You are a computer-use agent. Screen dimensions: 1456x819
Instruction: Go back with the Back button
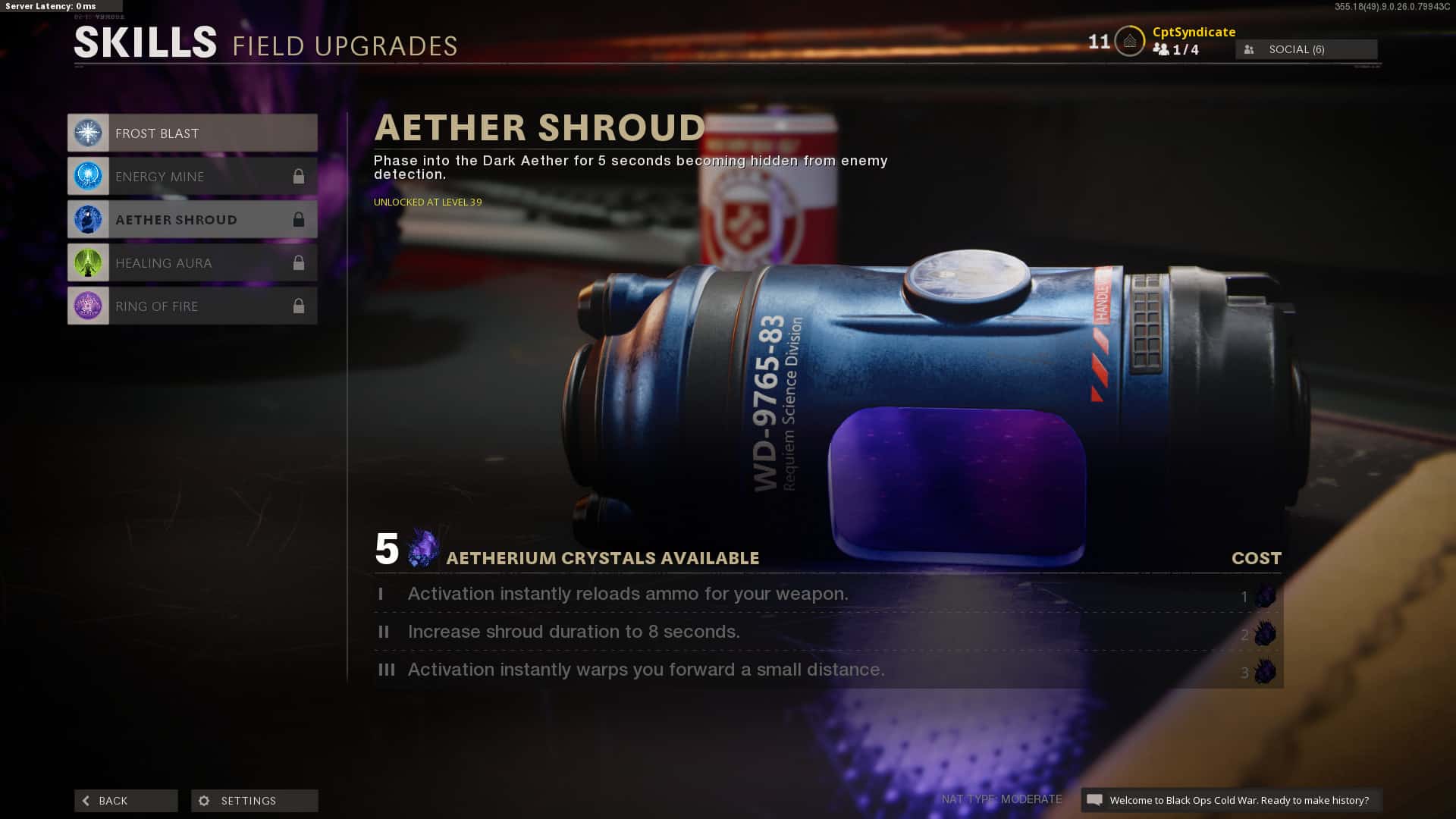tap(126, 801)
